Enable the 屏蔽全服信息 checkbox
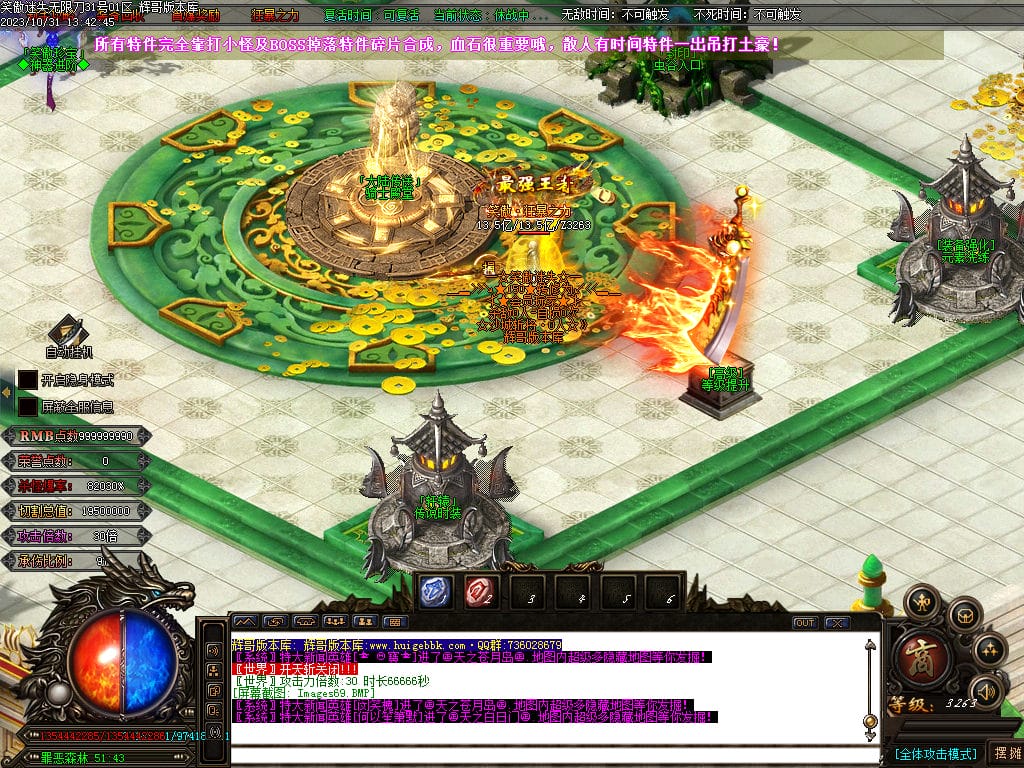This screenshot has width=1024, height=768. [x=27, y=407]
